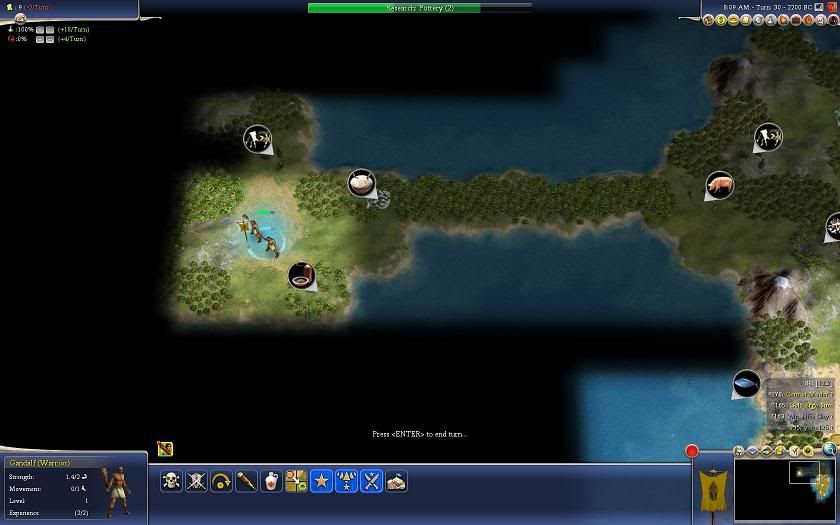
Task: Click the skull and crossbones disband button
Action: 171,481
